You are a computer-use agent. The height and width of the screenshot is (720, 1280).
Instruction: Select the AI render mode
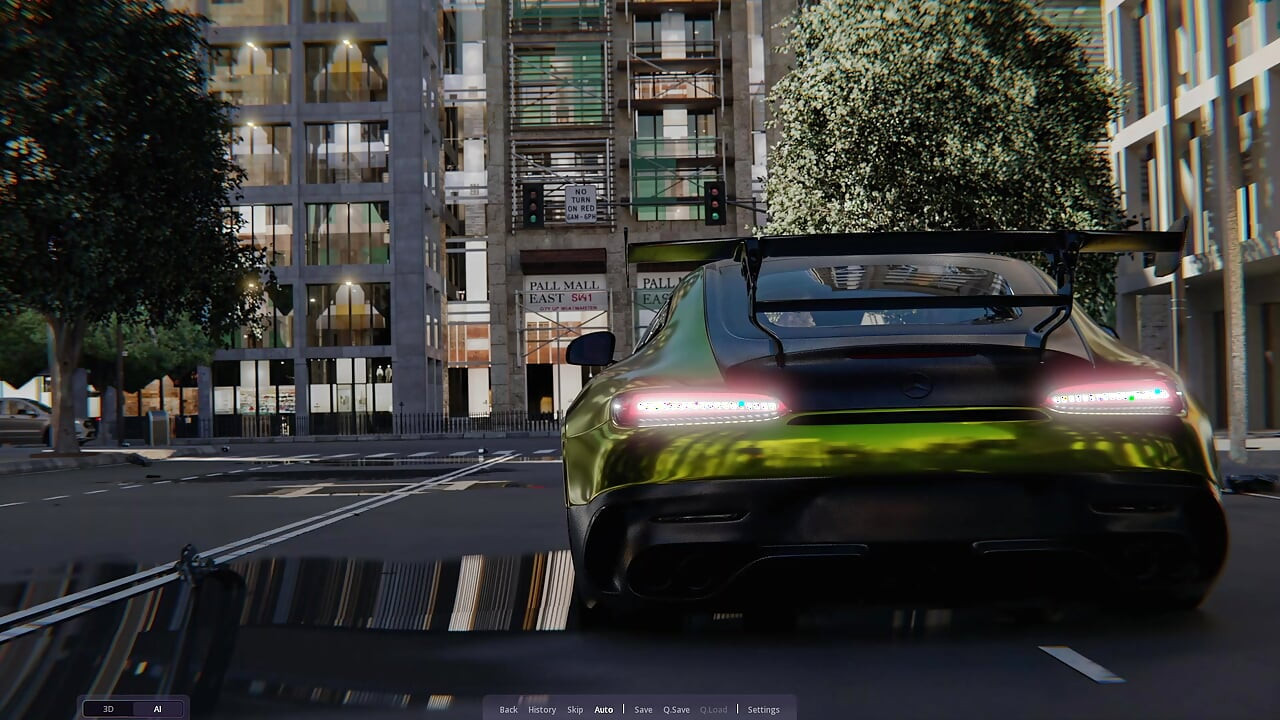pos(157,709)
